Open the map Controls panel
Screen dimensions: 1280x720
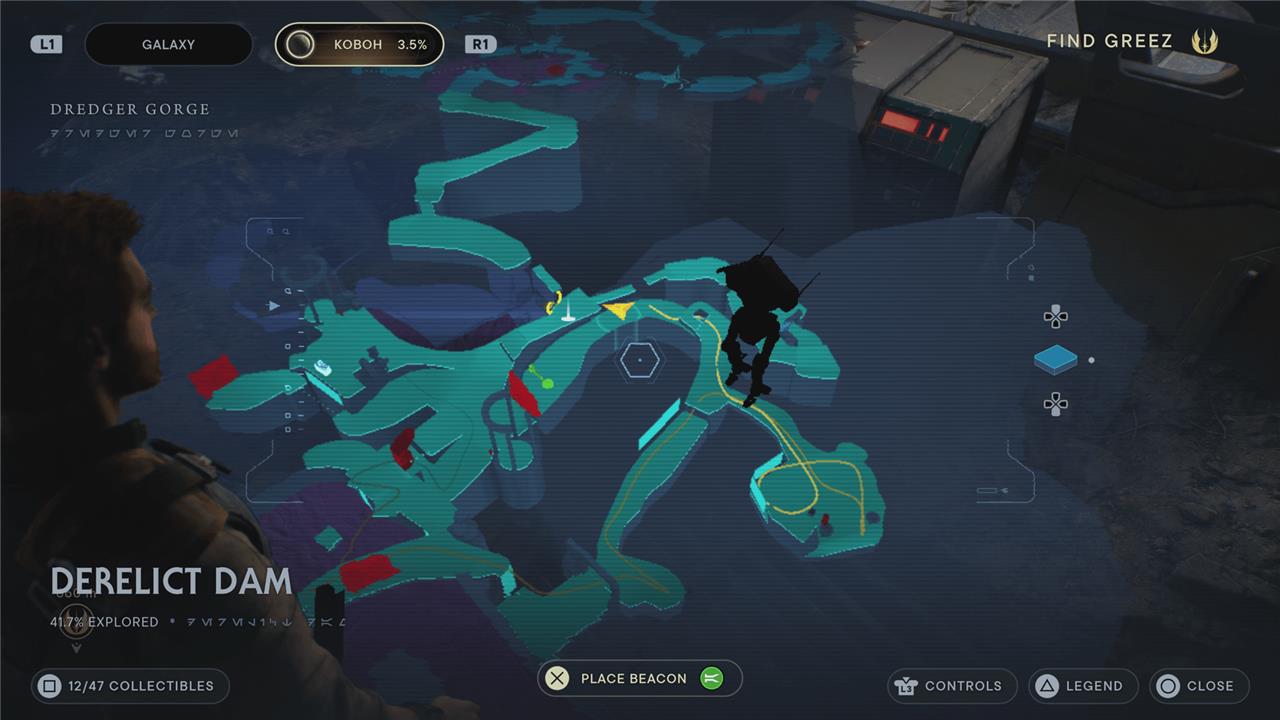pyautogui.click(x=951, y=686)
